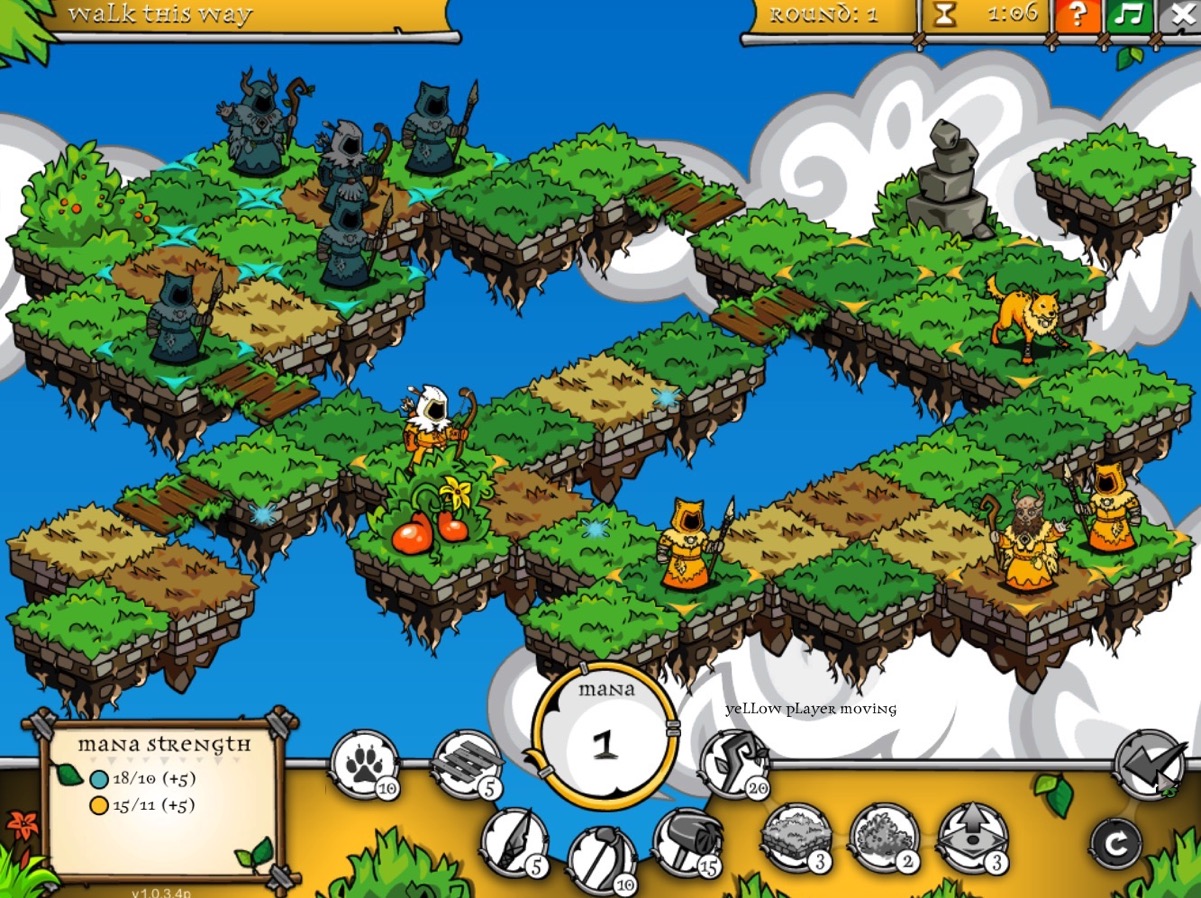Pick the spear unit icon costing 5
The width and height of the screenshot is (1201, 898).
[515, 842]
